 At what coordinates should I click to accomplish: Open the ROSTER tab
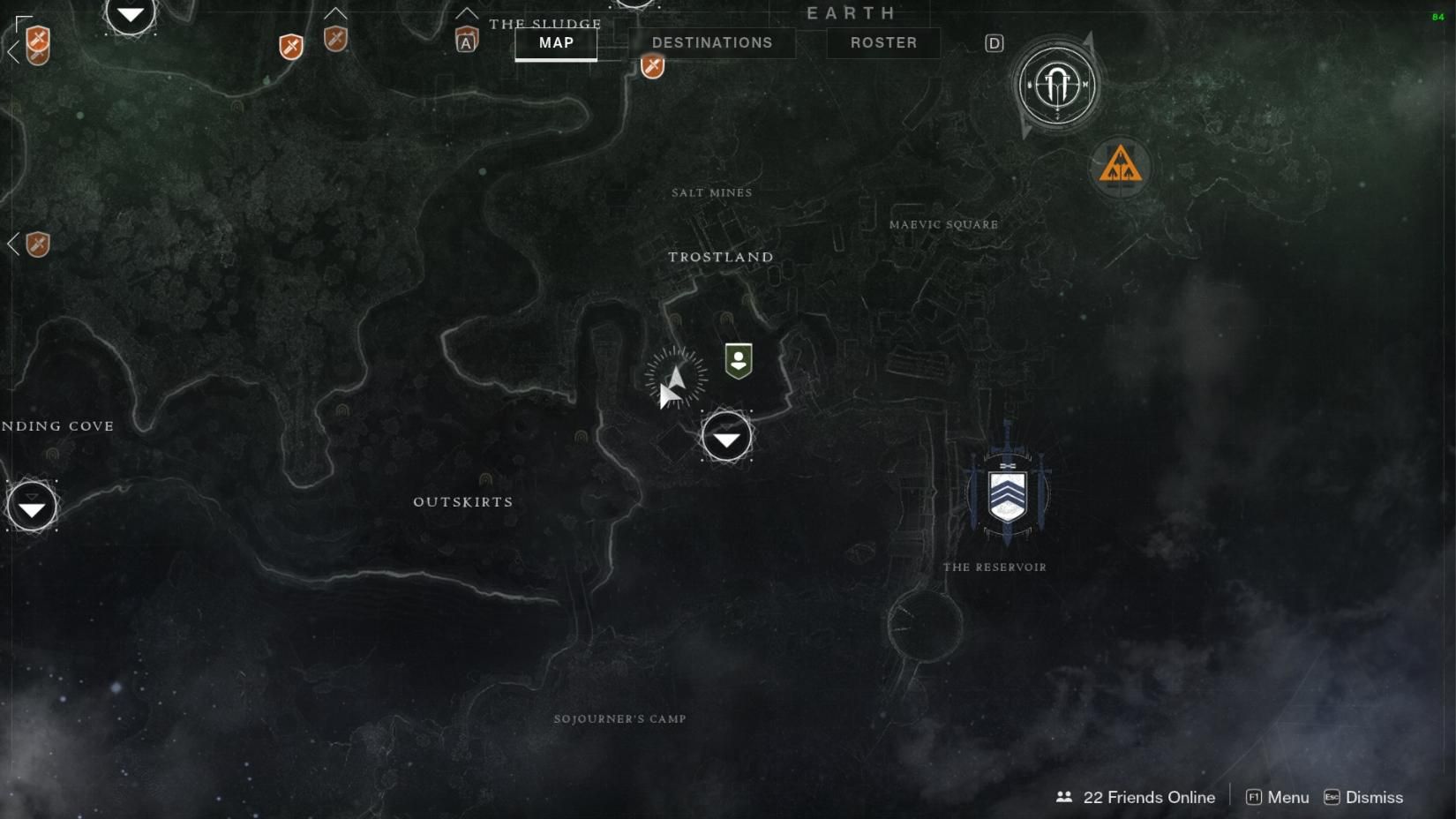point(882,42)
